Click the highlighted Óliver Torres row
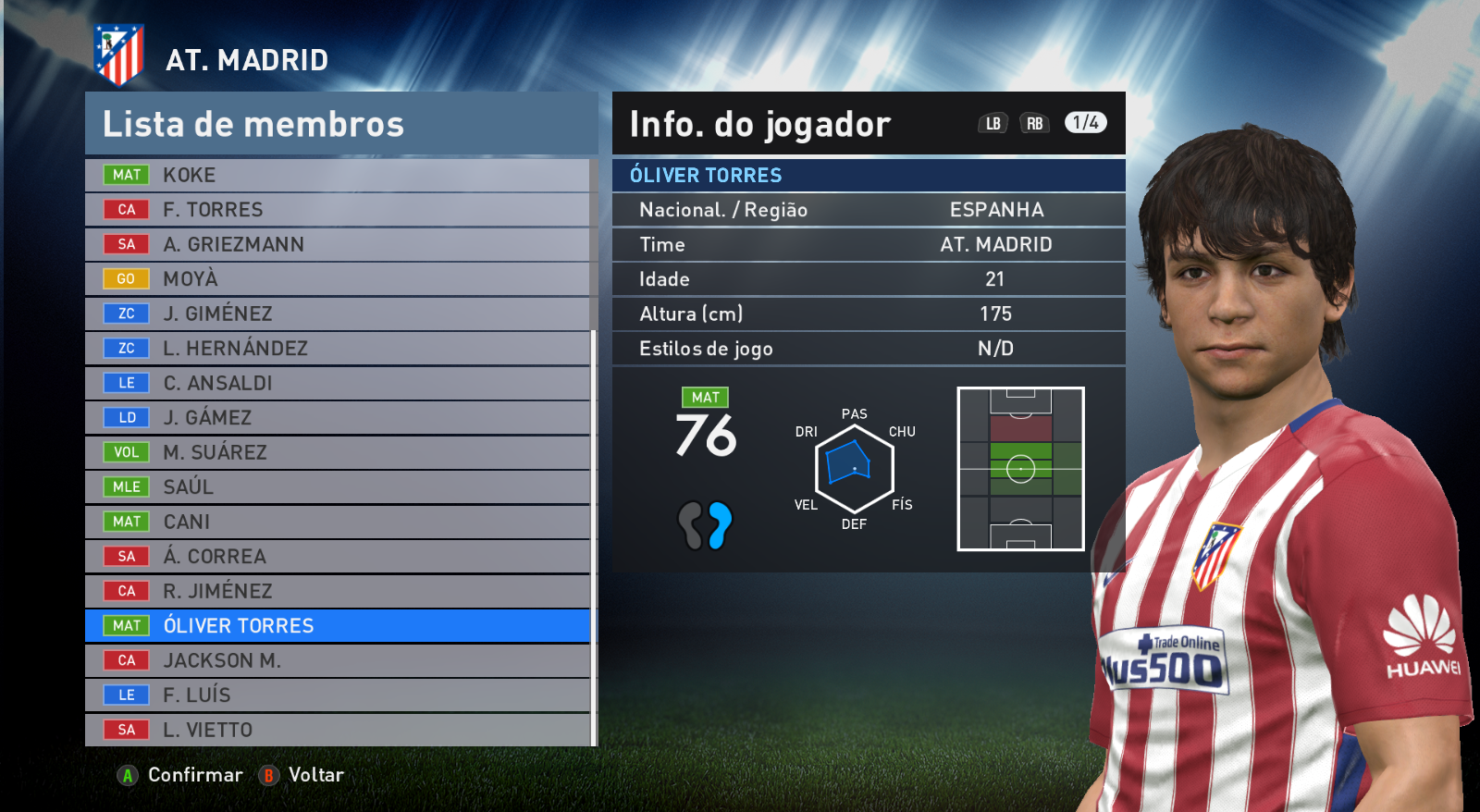The height and width of the screenshot is (812, 1480). (x=337, y=626)
